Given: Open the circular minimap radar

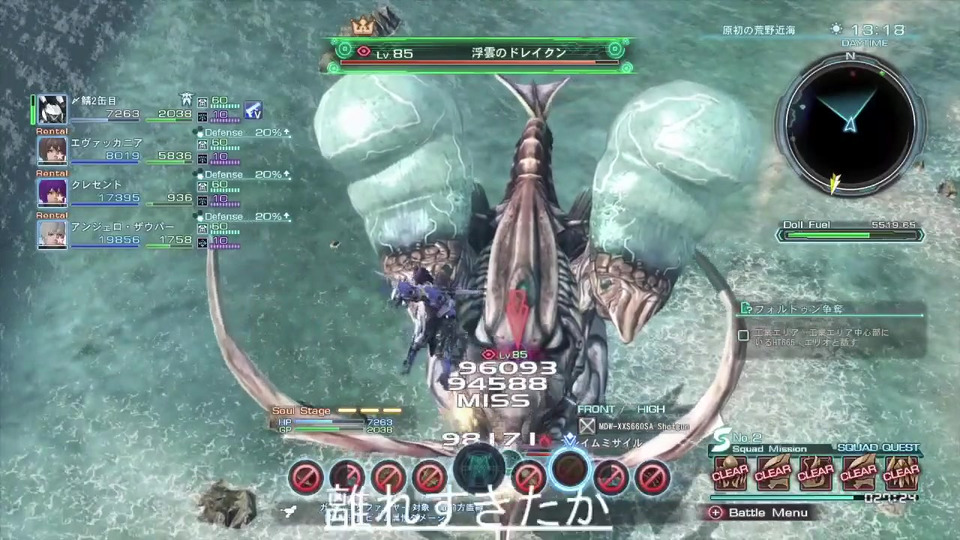Looking at the screenshot, I should tap(849, 123).
